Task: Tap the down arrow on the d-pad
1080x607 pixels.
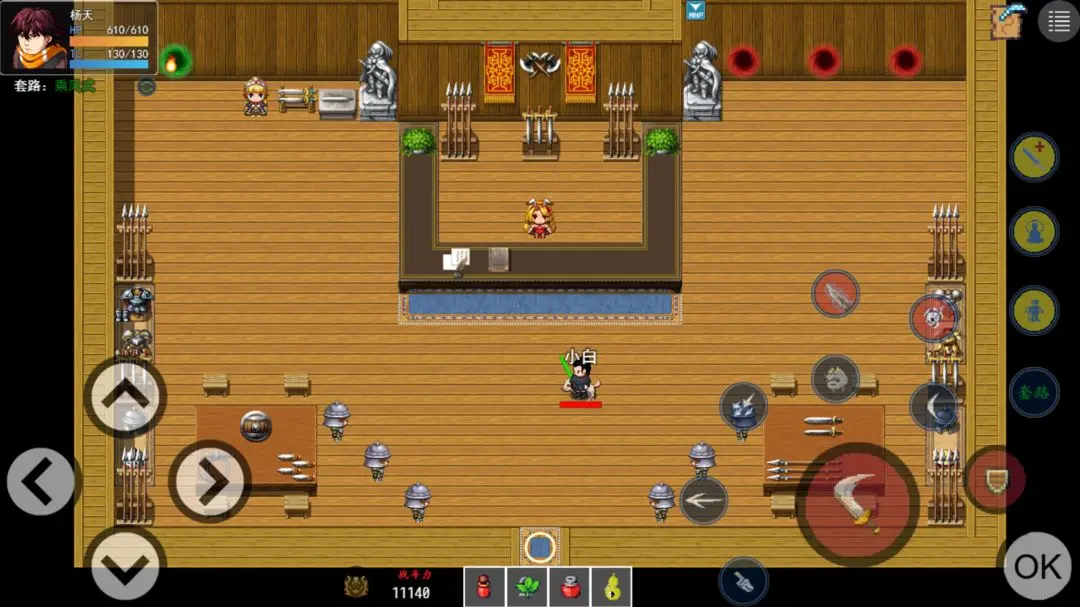Action: click(x=125, y=566)
